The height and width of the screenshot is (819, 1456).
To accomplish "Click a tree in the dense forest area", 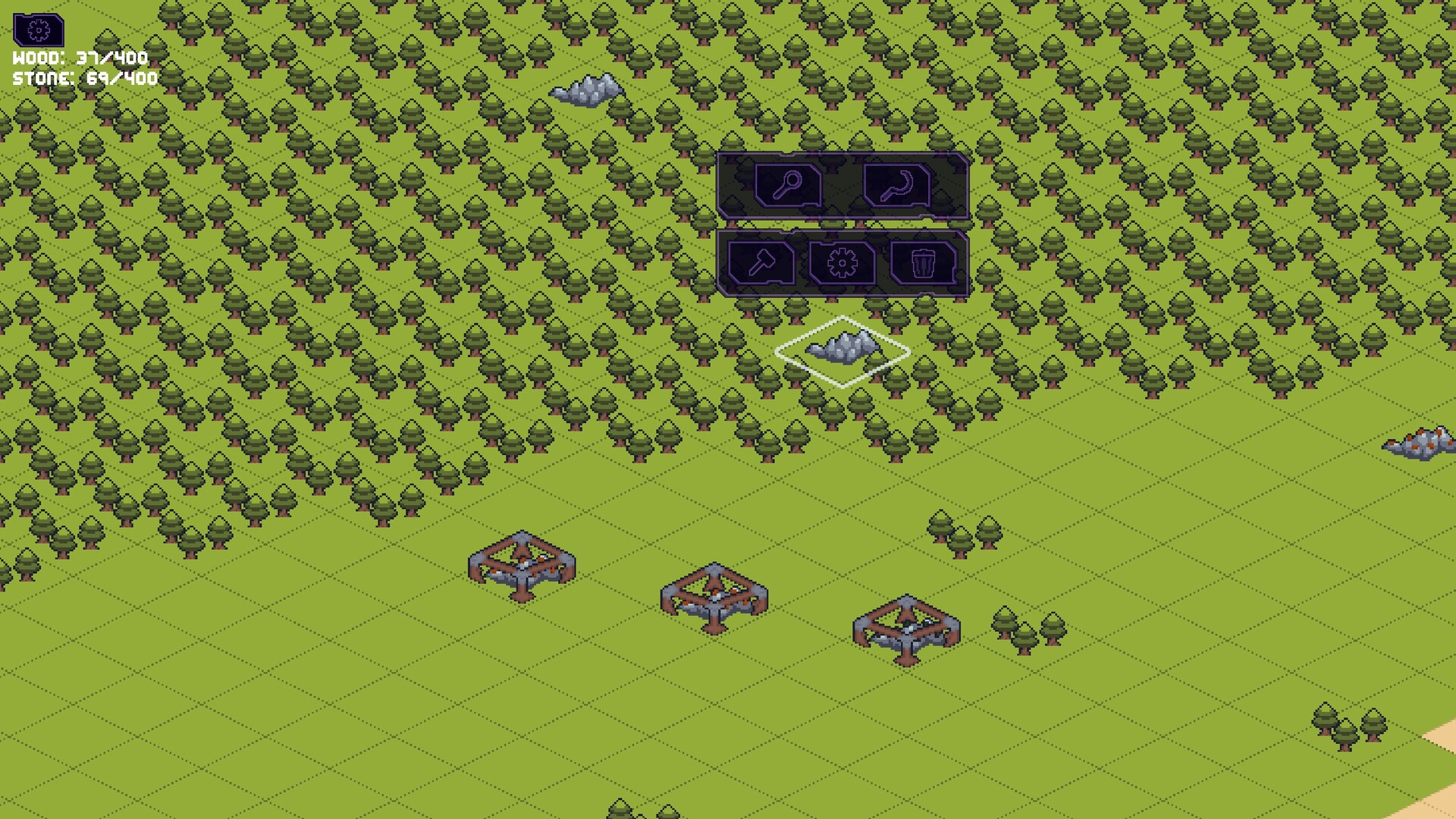I will (x=227, y=227).
